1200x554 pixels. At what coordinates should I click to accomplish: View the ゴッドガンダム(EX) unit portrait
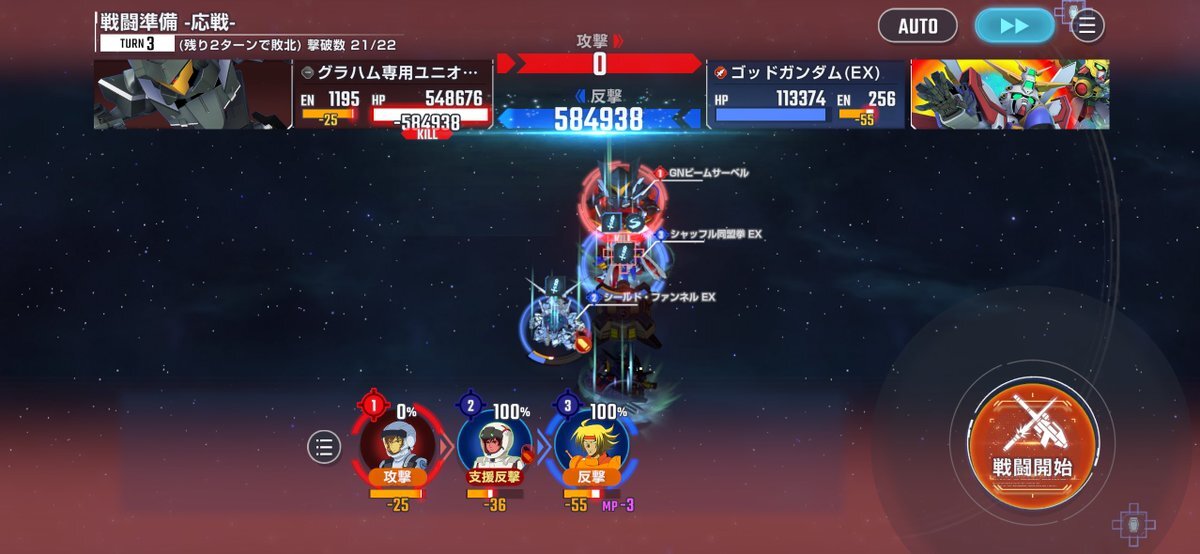[1008, 95]
